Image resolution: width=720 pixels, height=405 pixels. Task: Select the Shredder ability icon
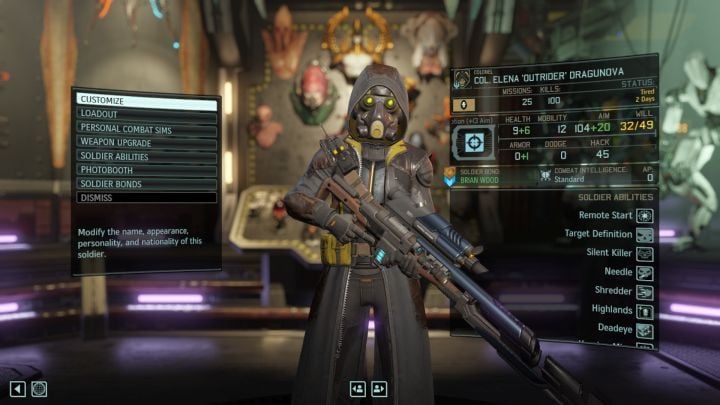coord(645,292)
